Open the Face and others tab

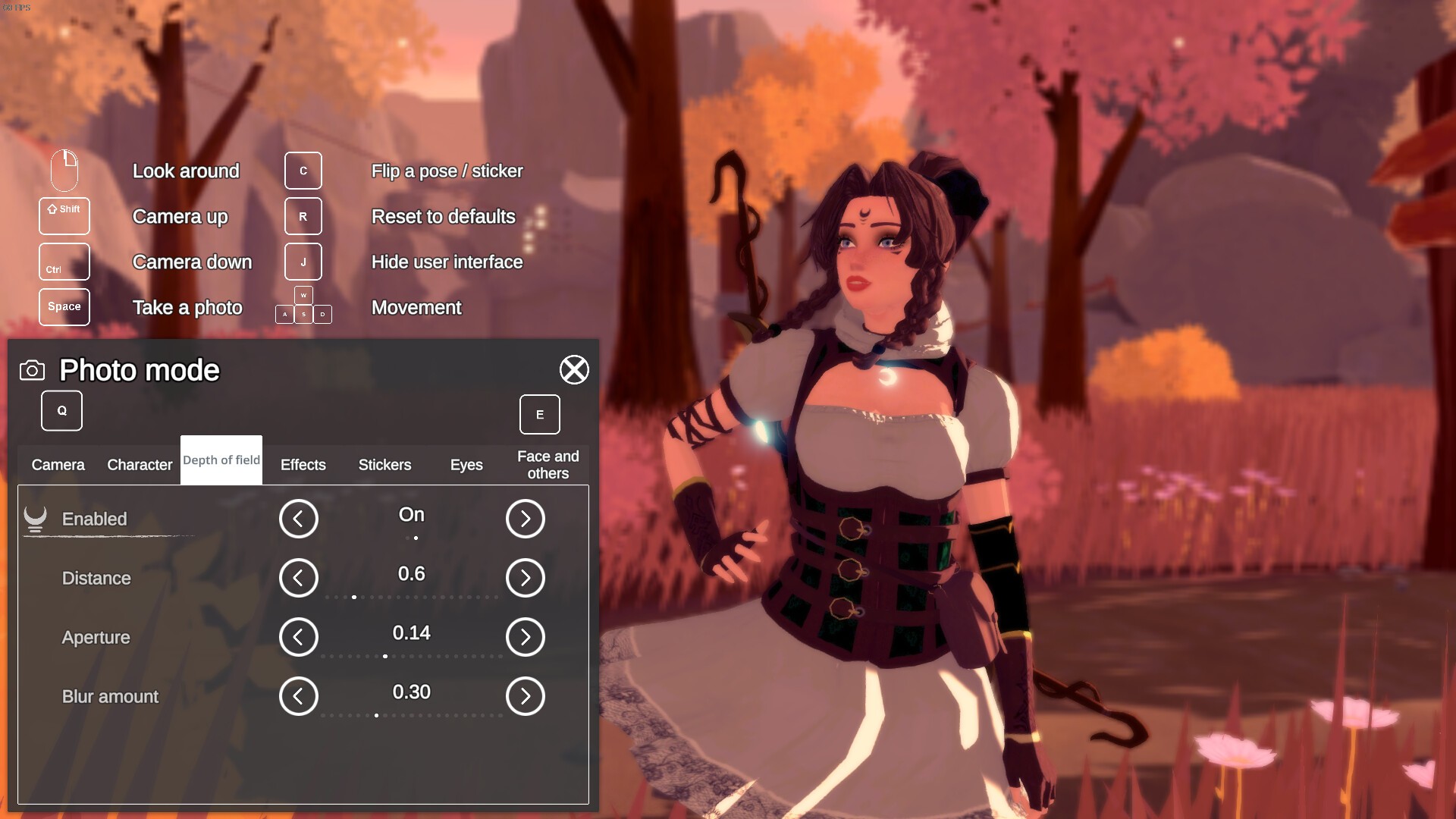tap(548, 465)
